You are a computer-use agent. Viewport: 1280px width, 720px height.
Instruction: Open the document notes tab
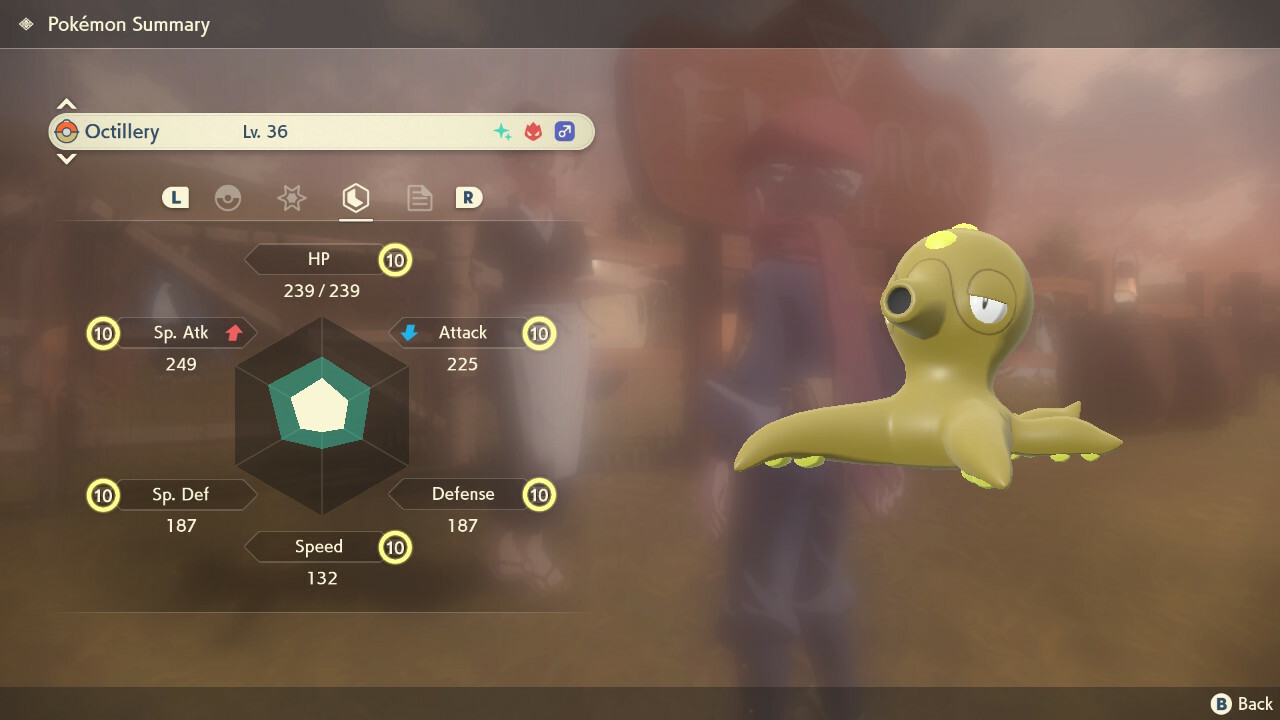click(419, 198)
